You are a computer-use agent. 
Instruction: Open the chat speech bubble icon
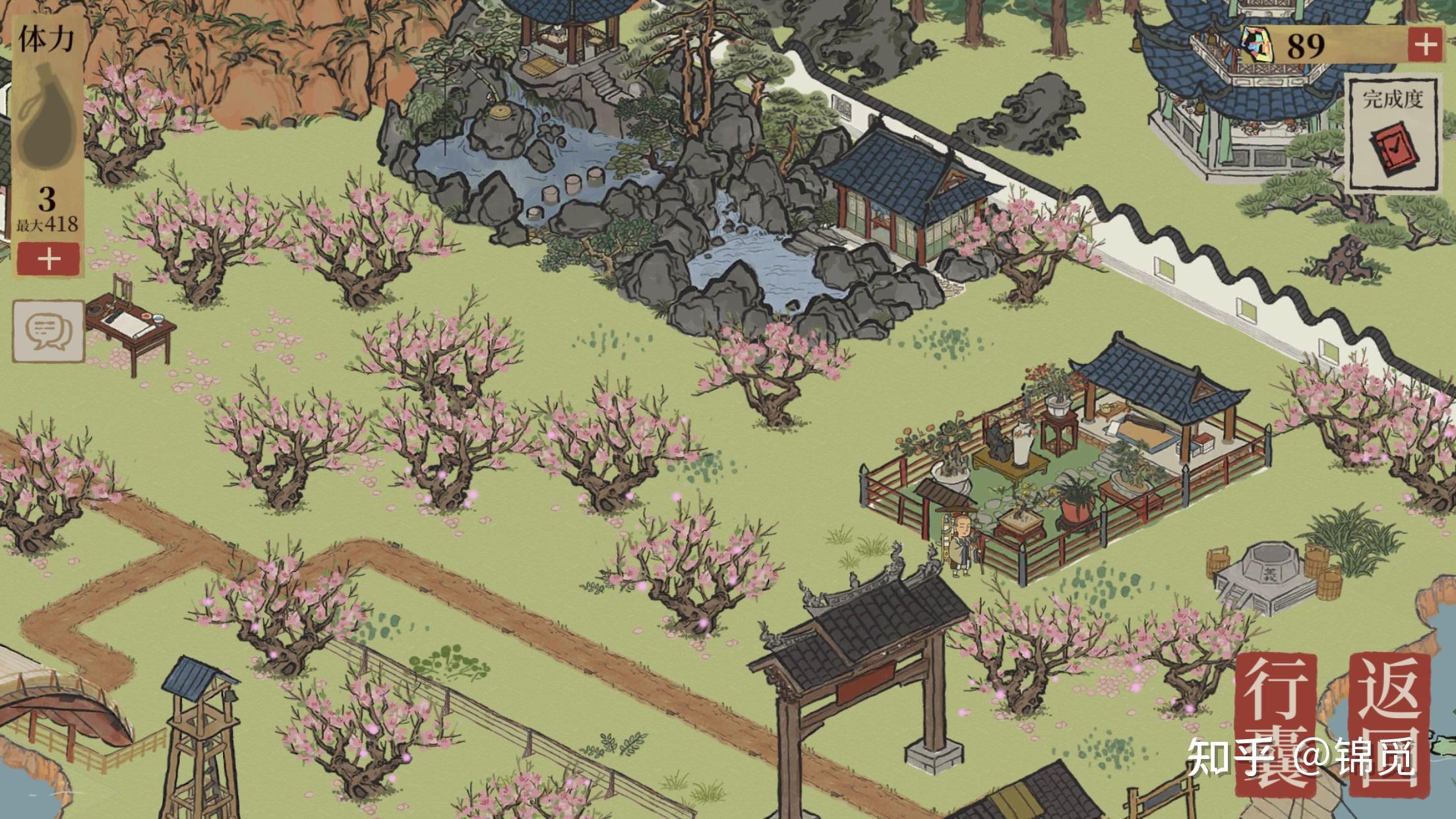(49, 331)
